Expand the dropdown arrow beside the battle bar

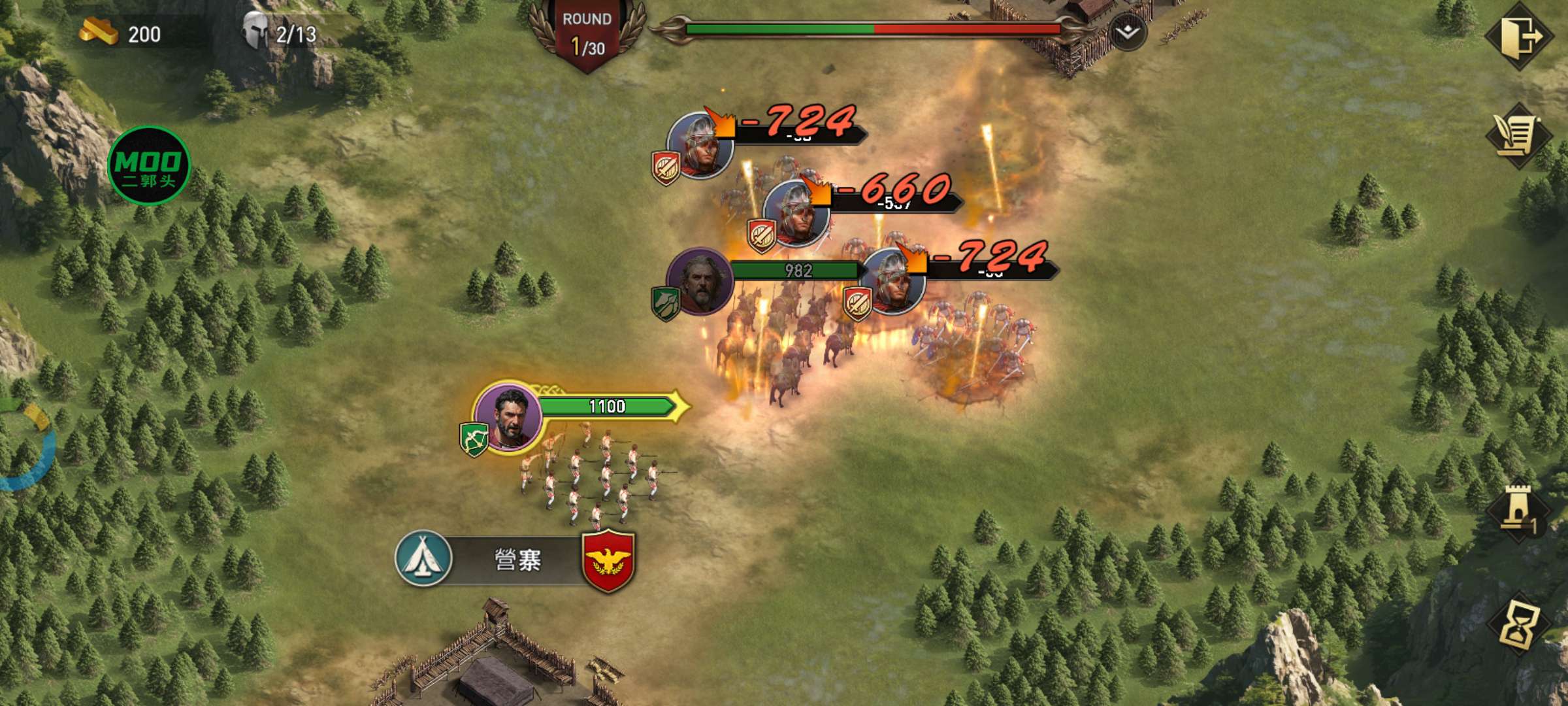pos(1127,31)
